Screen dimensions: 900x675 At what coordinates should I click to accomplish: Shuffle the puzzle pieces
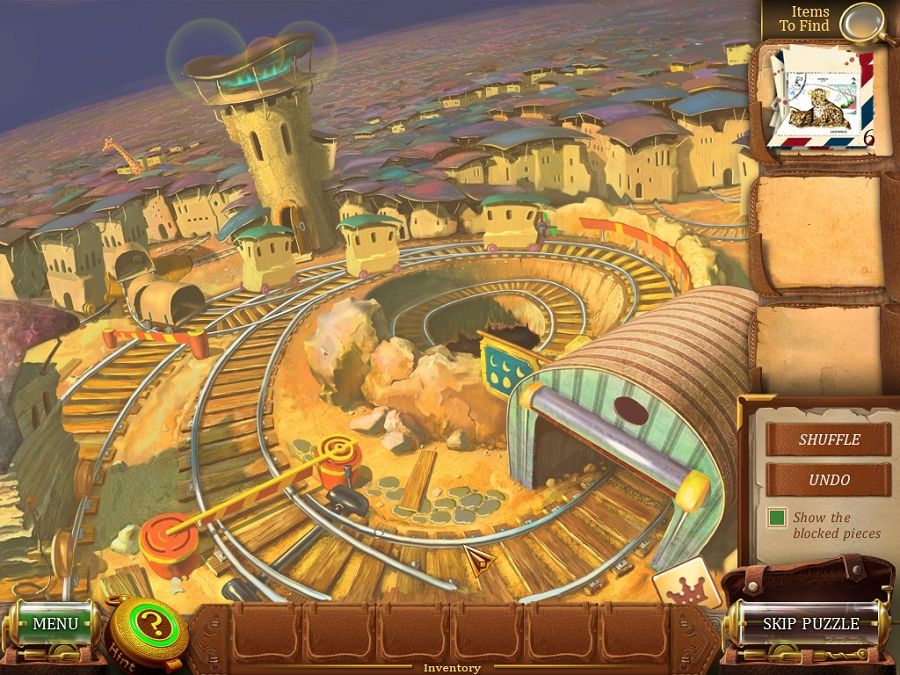(x=829, y=439)
